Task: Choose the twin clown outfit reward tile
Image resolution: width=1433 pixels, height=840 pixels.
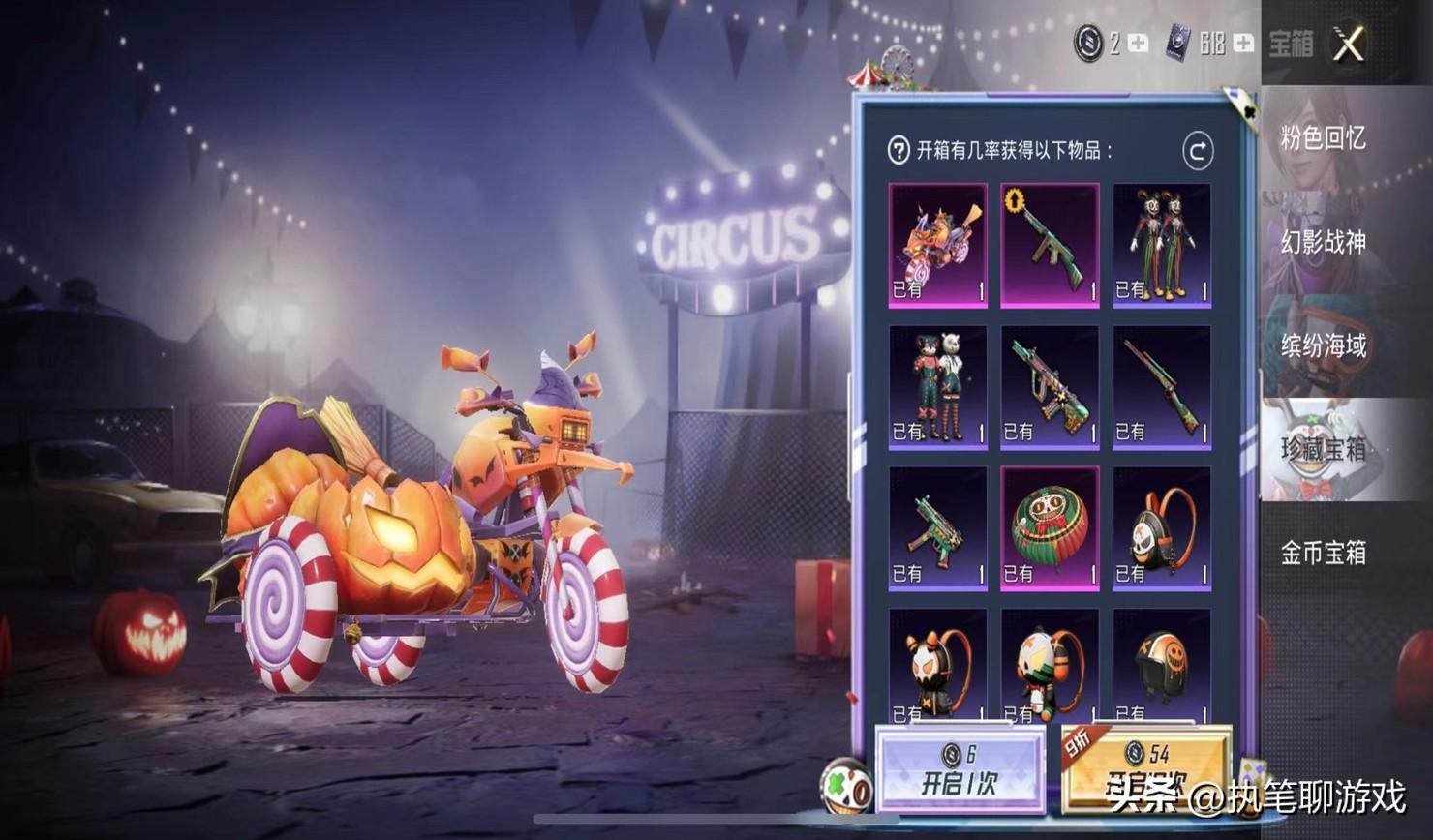Action: [1161, 245]
